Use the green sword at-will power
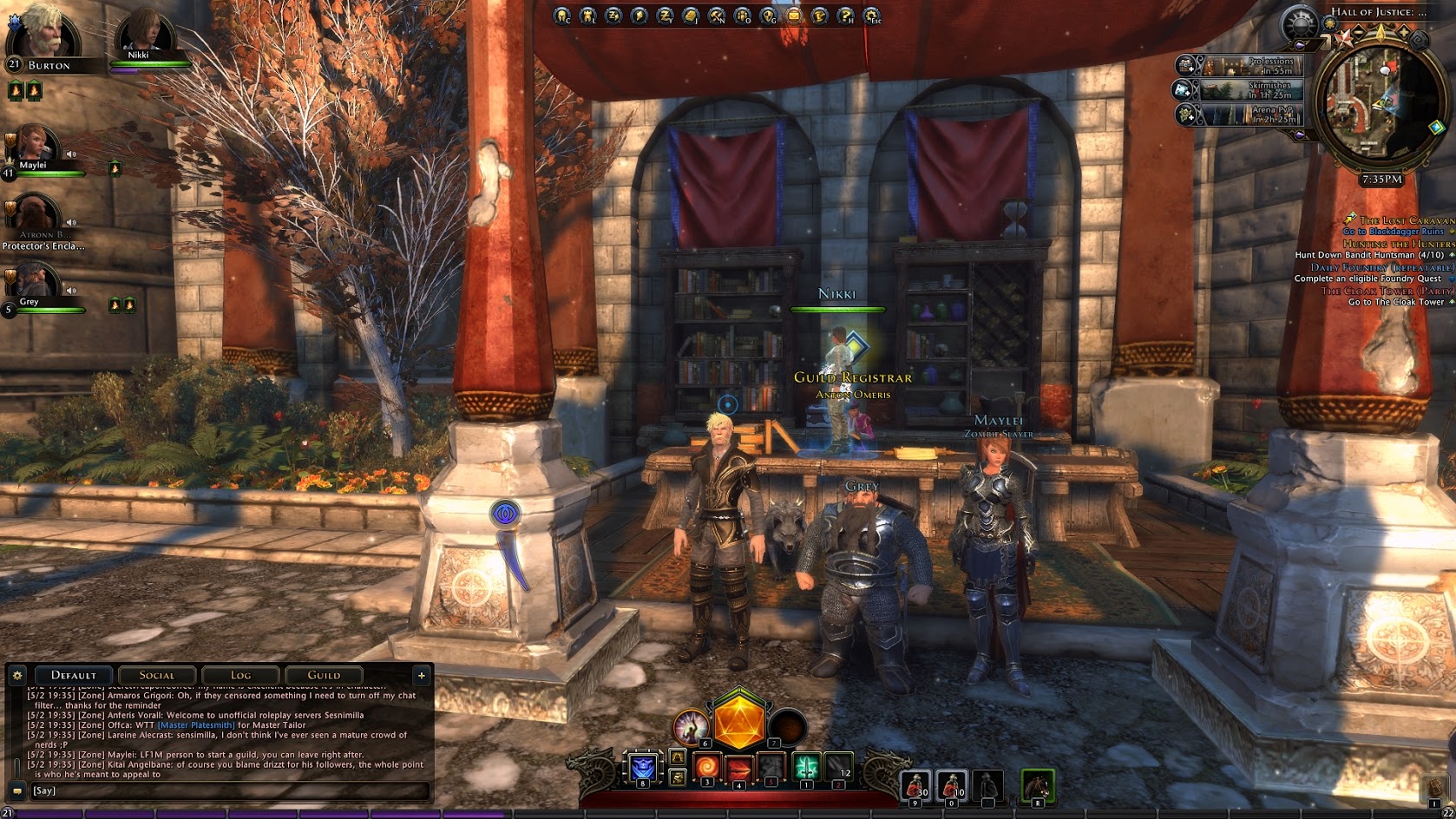1456x819 pixels. tap(807, 767)
